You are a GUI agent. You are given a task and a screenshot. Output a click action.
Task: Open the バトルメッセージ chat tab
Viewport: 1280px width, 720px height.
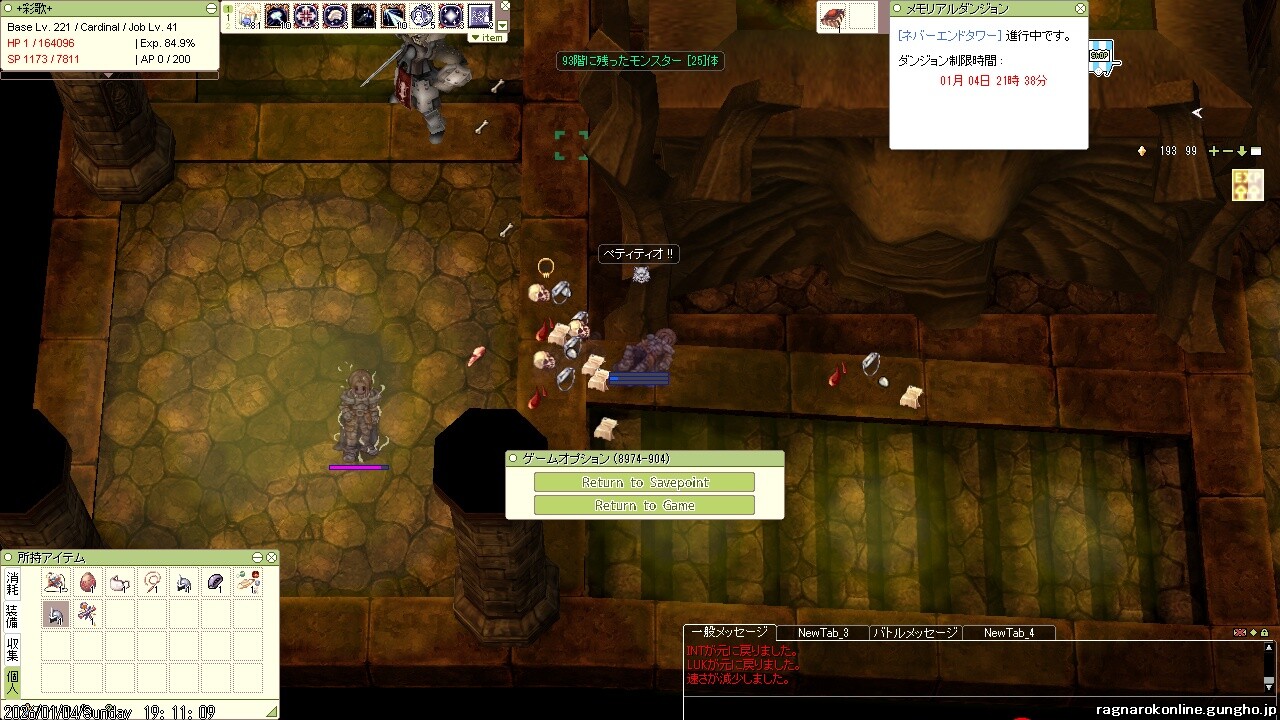pos(915,633)
